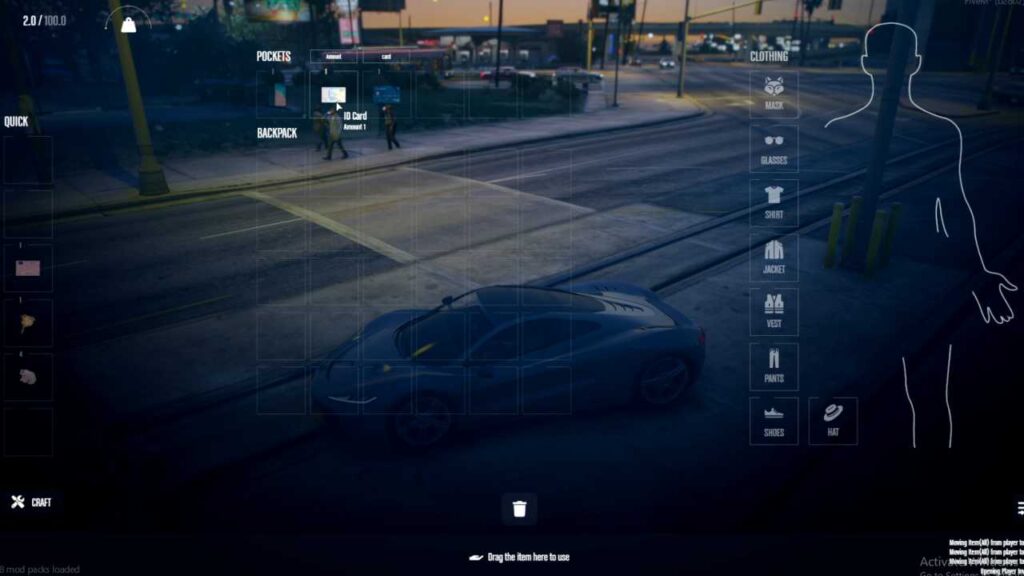Select the orange item in quick slots

[28, 322]
